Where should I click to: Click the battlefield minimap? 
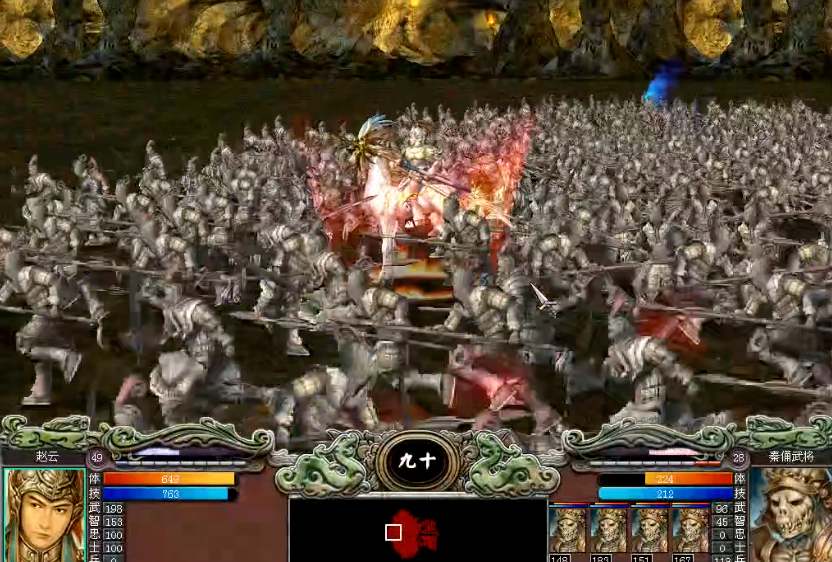[x=417, y=530]
